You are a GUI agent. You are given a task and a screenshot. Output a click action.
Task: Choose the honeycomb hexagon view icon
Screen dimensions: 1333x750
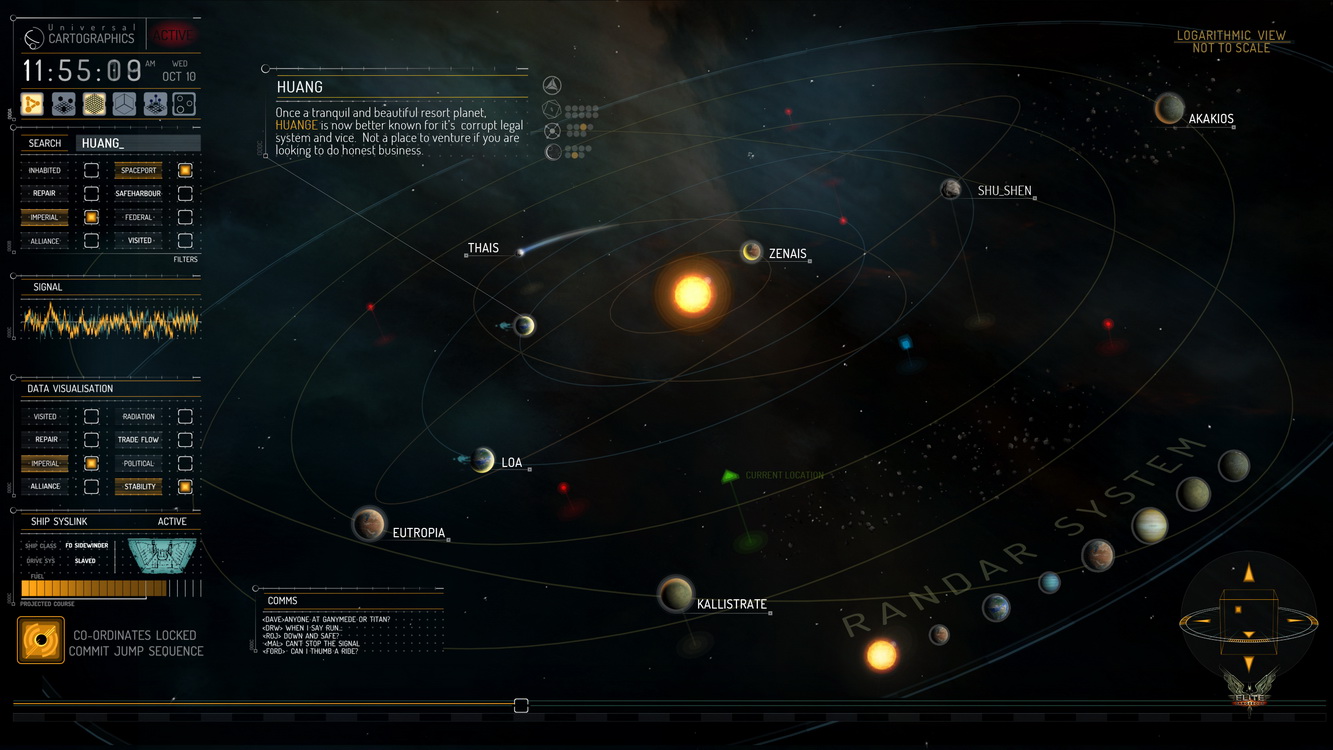(x=94, y=104)
